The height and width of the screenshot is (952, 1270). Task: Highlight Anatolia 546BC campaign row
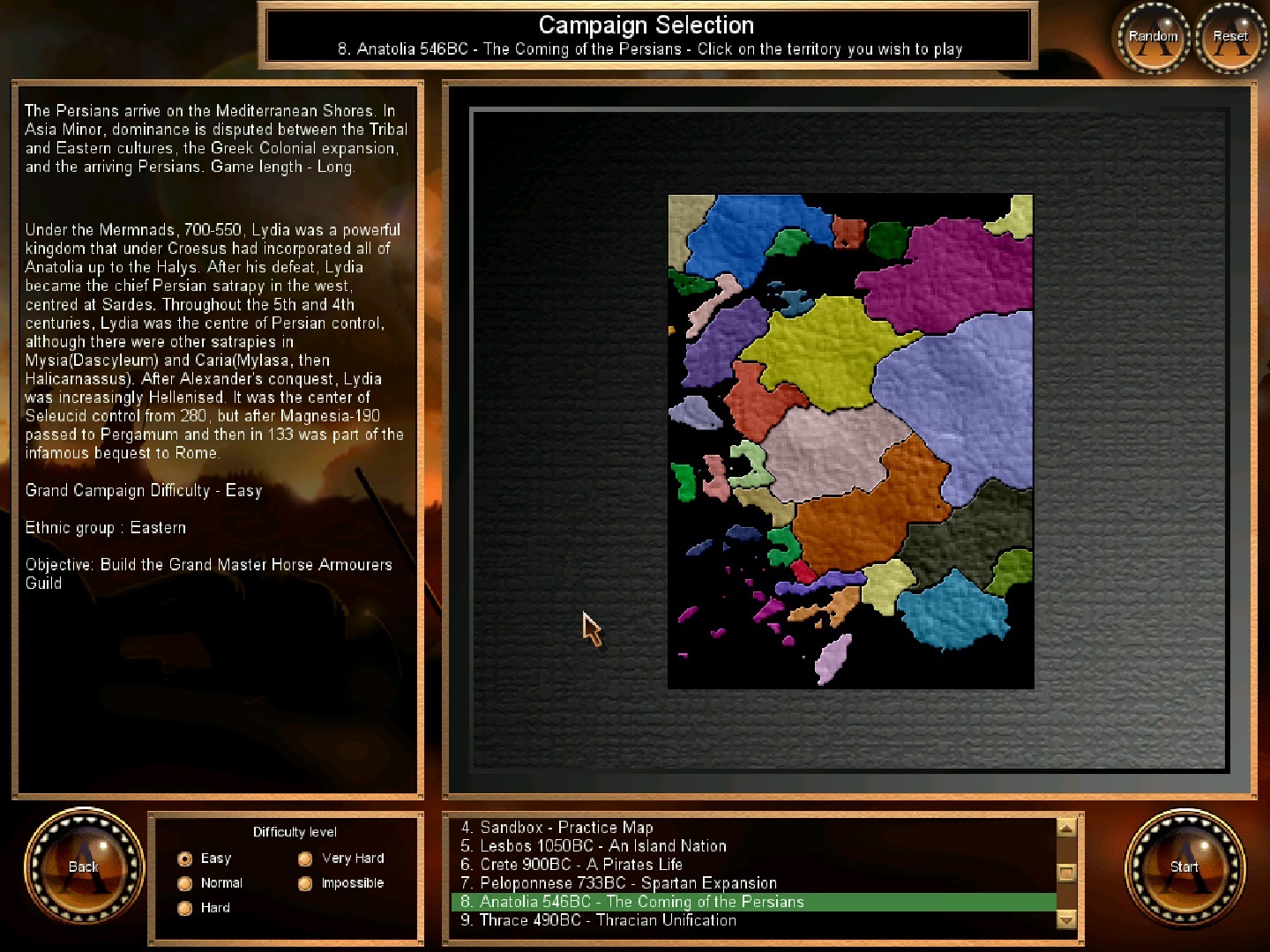coord(632,902)
